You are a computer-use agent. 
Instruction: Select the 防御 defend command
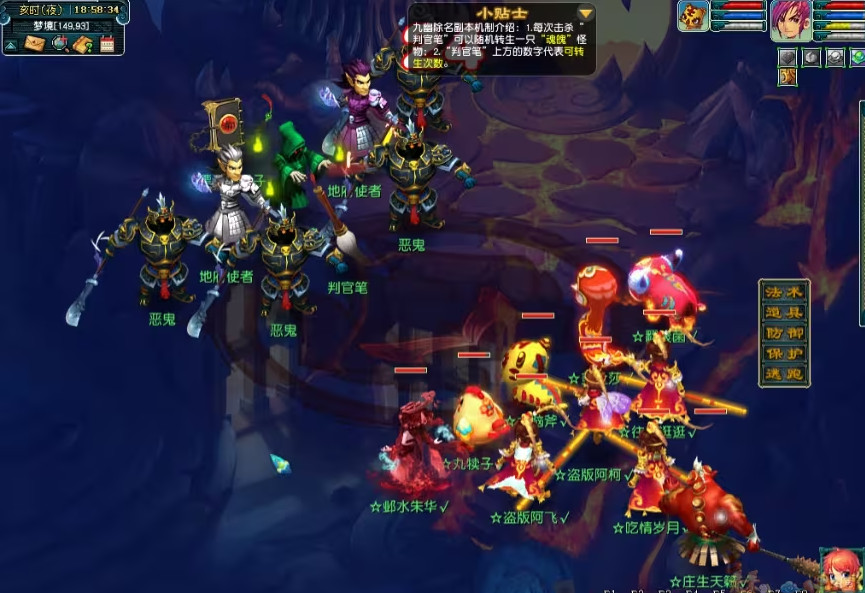click(x=784, y=334)
